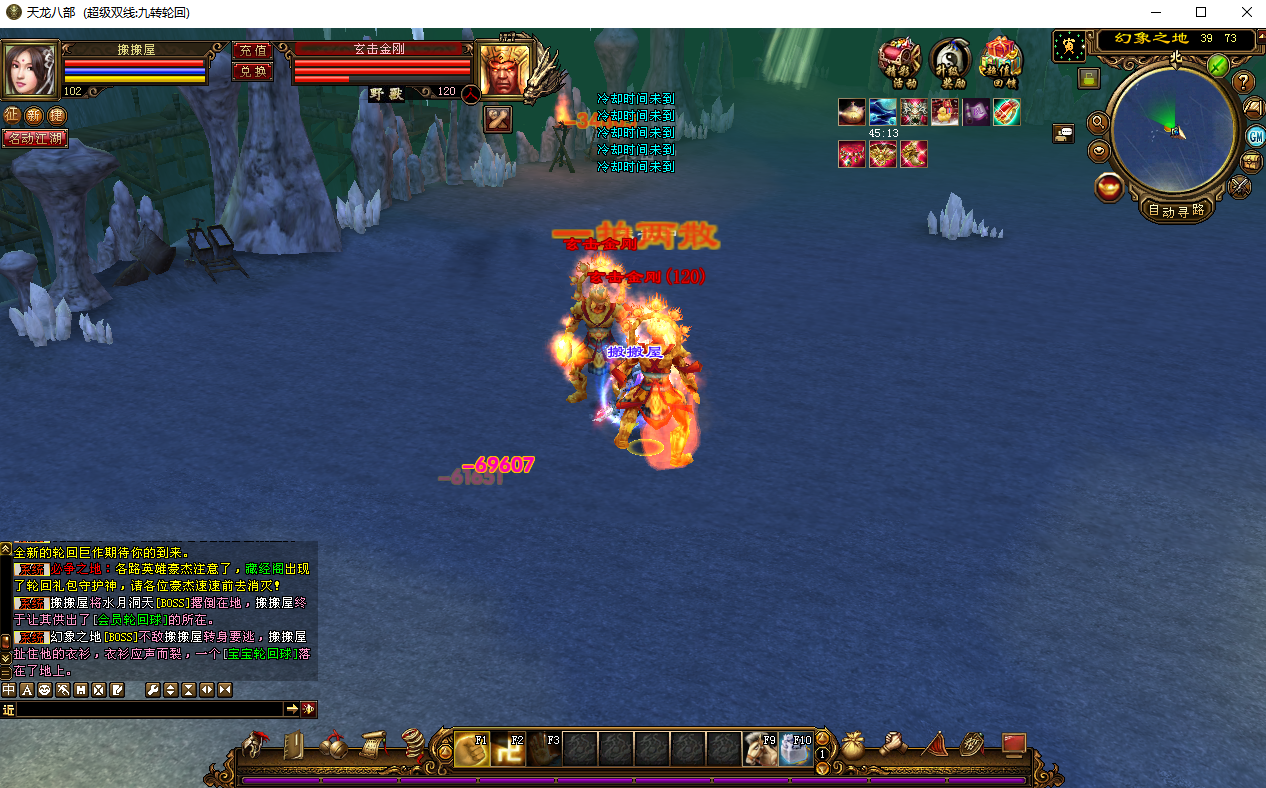Image resolution: width=1266 pixels, height=788 pixels.
Task: Use the F1 golden fist skill
Action: pyautogui.click(x=472, y=749)
